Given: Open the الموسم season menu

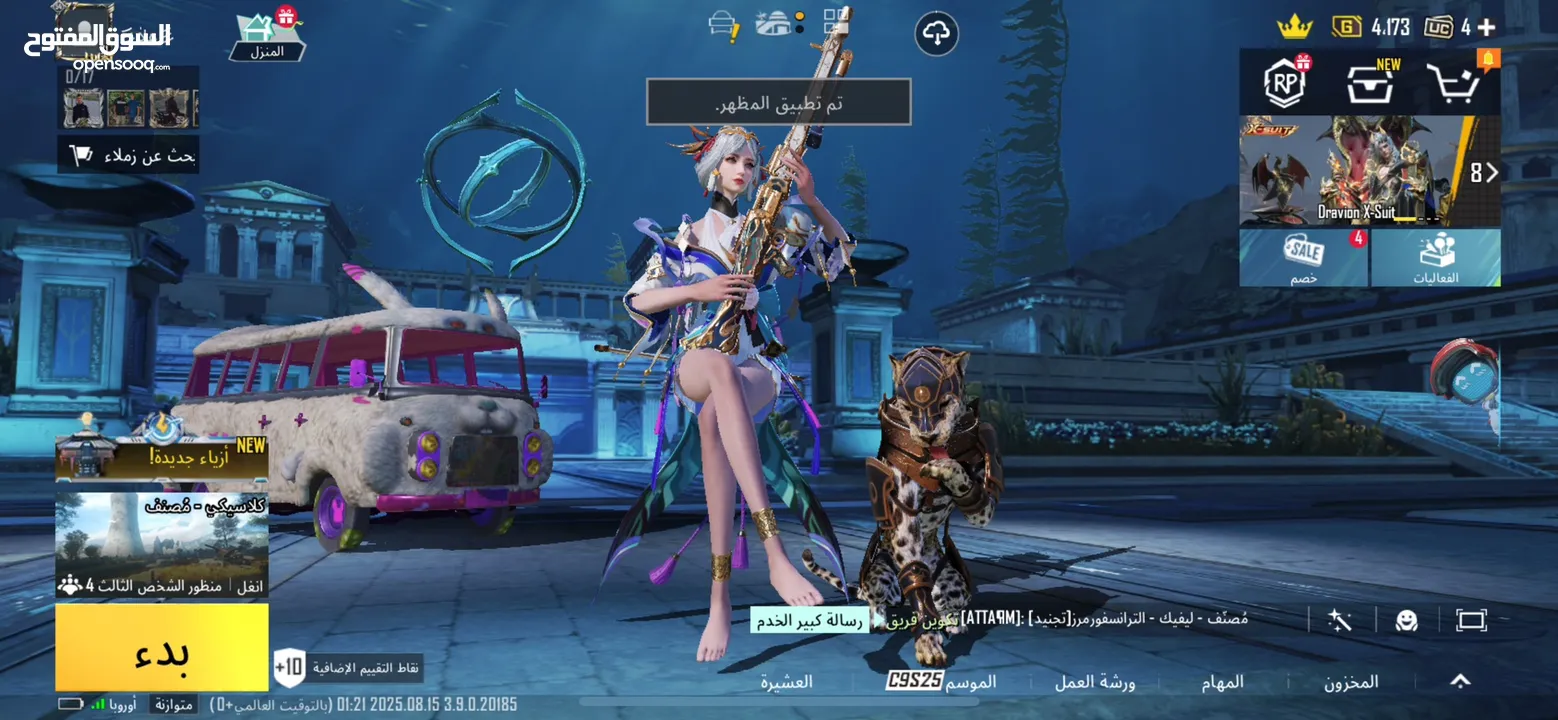Looking at the screenshot, I should point(942,682).
